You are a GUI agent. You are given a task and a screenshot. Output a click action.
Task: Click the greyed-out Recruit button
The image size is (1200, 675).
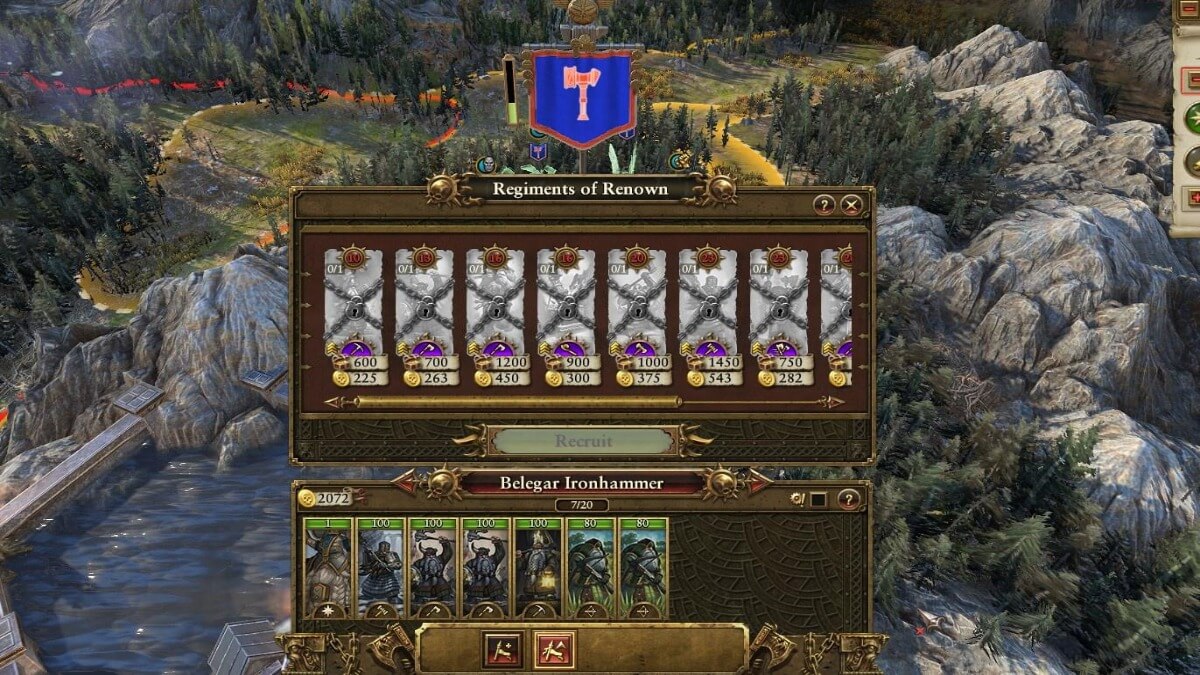[x=583, y=441]
